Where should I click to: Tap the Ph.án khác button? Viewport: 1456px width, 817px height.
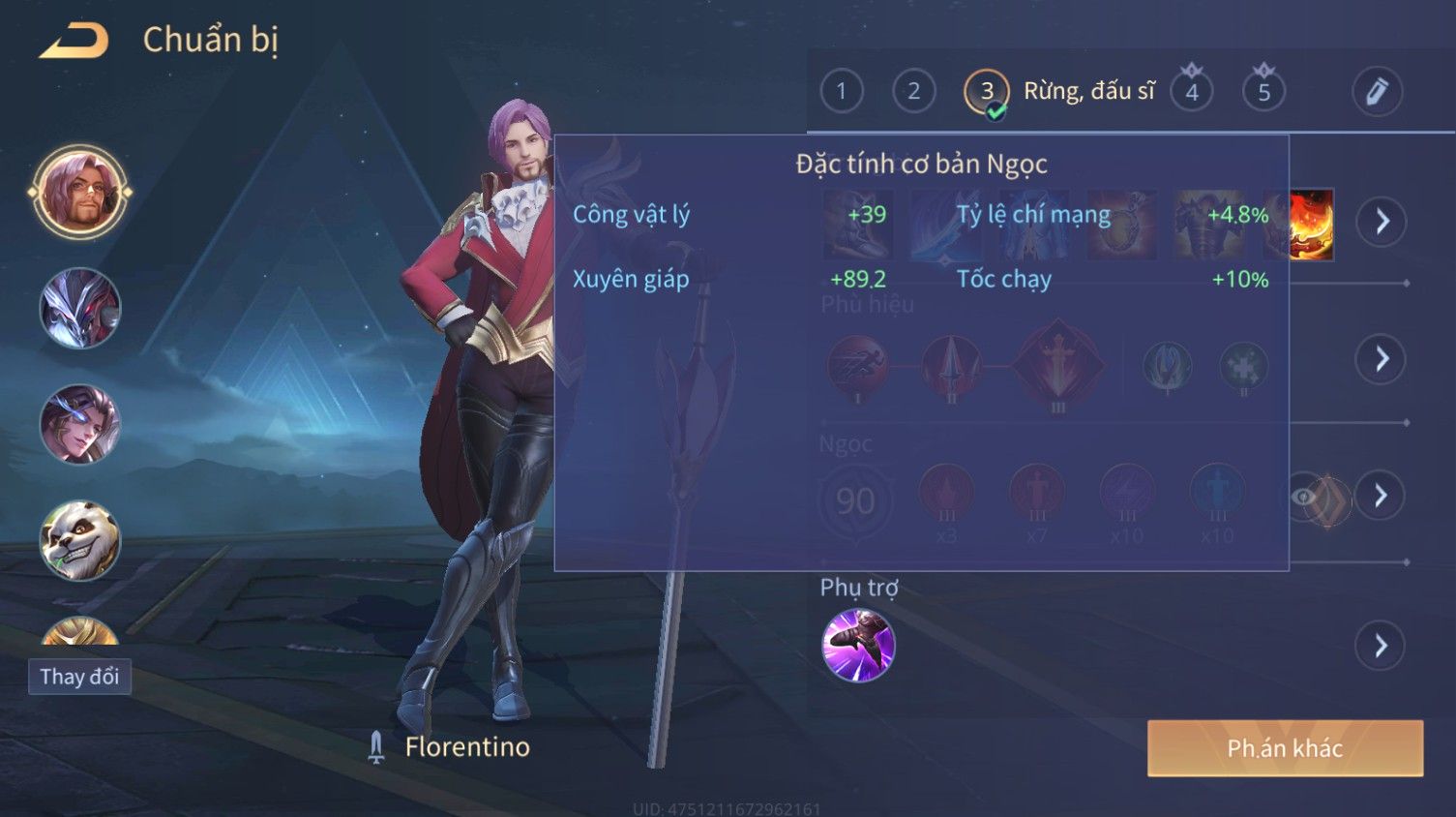pyautogui.click(x=1285, y=748)
